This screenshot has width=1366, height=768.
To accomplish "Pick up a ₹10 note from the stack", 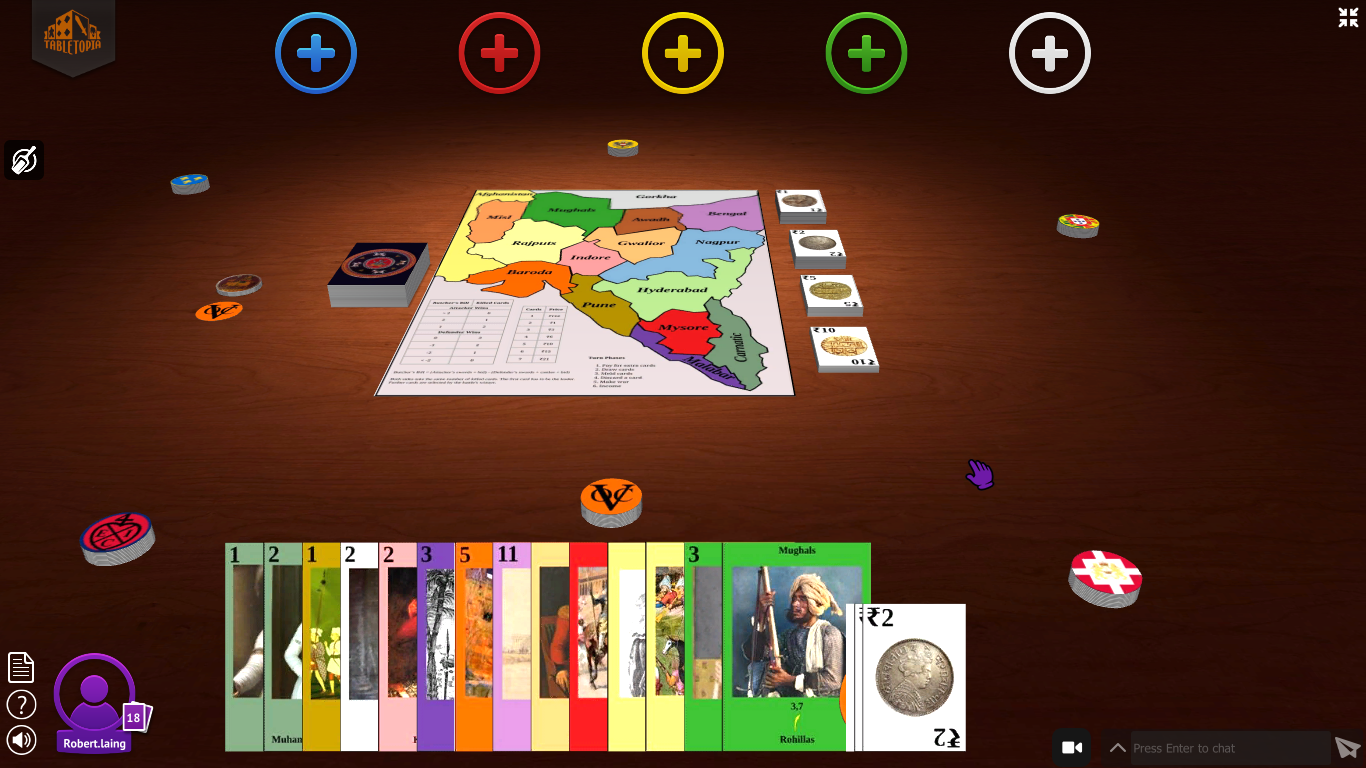I will click(843, 347).
